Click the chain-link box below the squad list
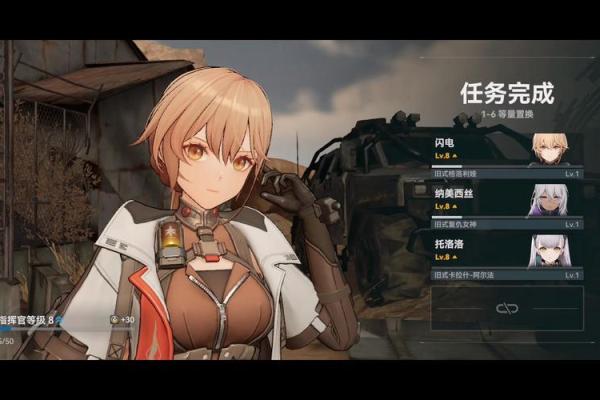This screenshot has width=600, height=400. [x=507, y=308]
